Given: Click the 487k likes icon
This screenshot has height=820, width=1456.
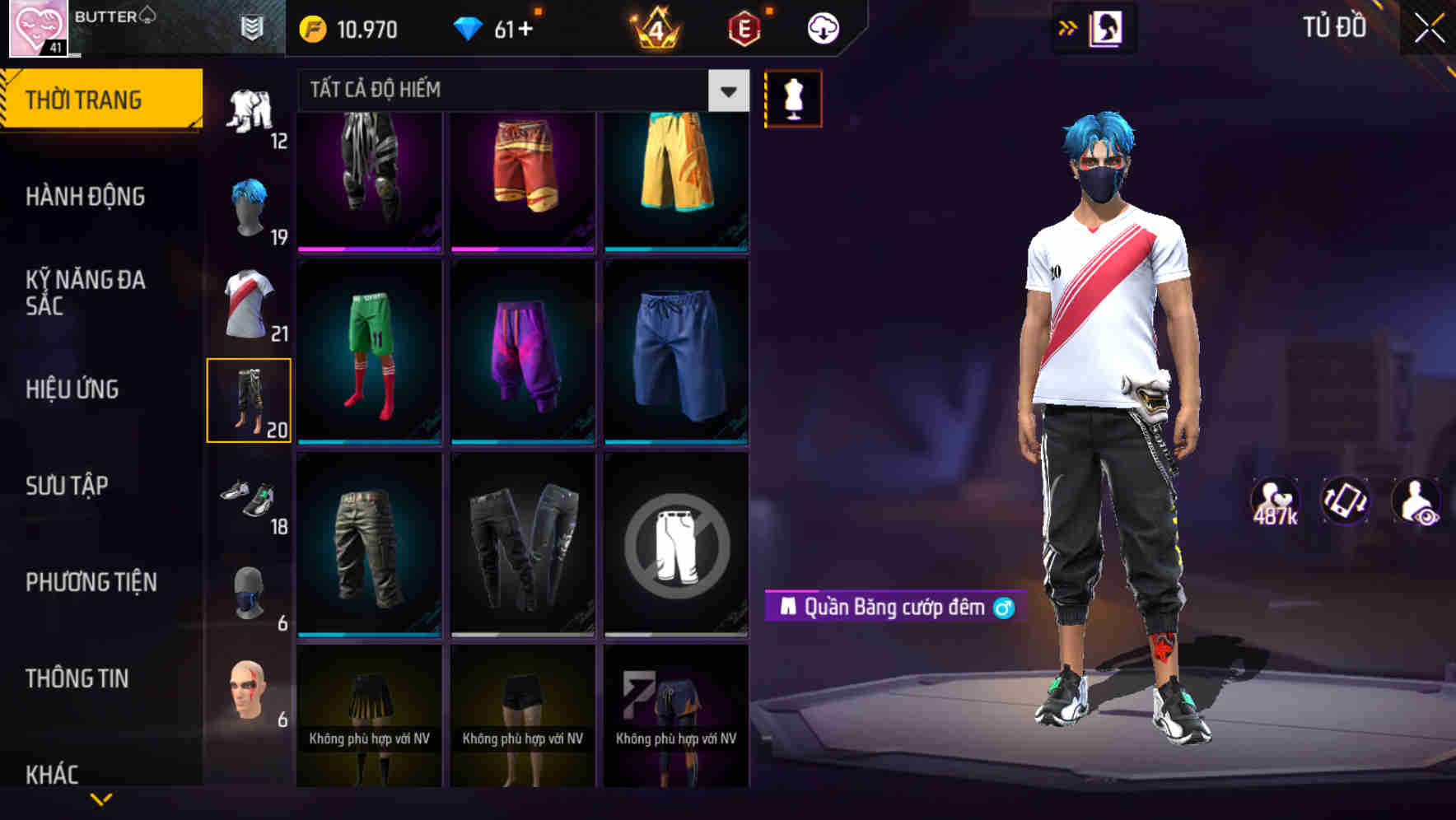Looking at the screenshot, I should 1276,498.
